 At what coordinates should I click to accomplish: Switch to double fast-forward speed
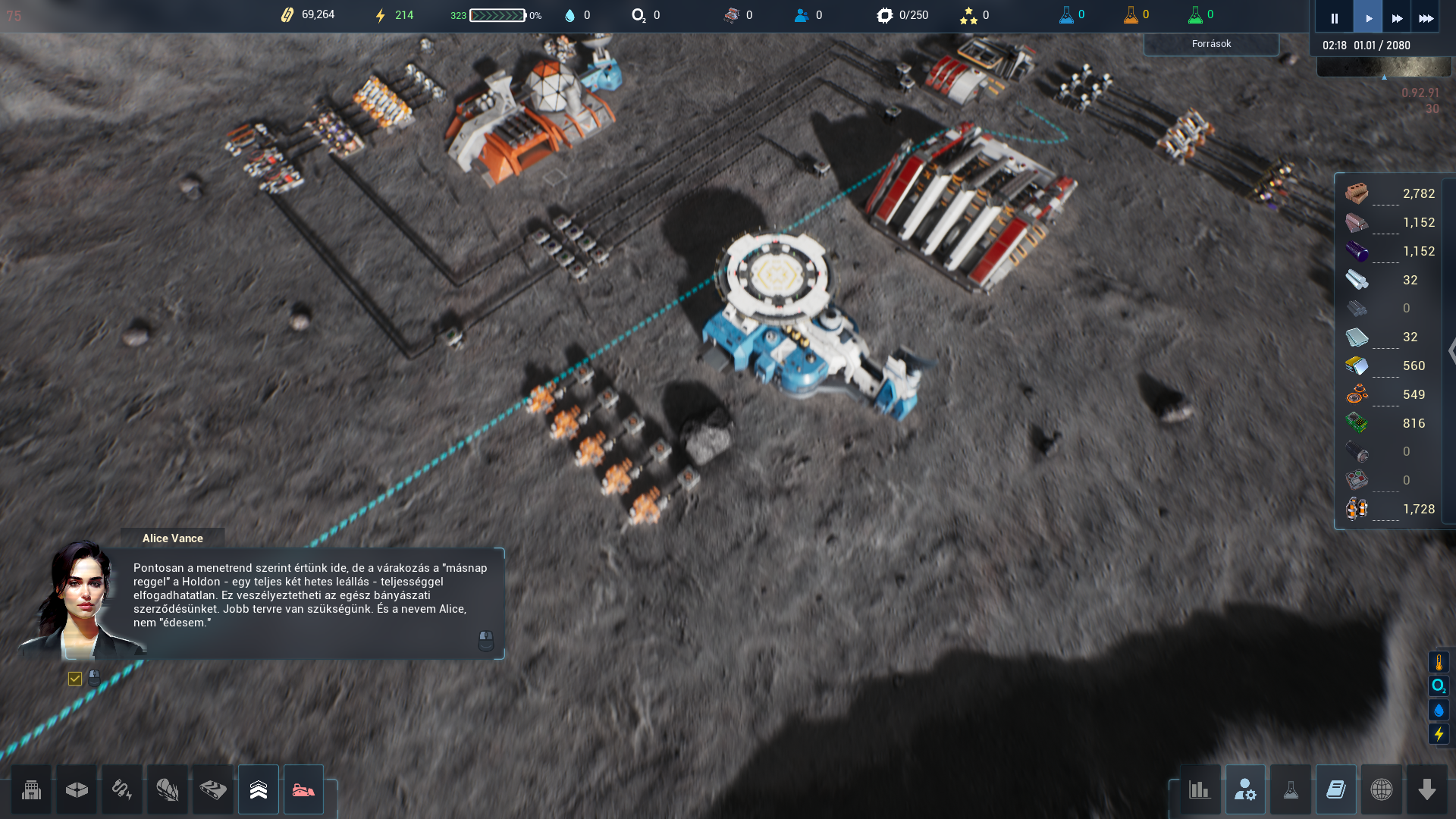(x=1397, y=17)
